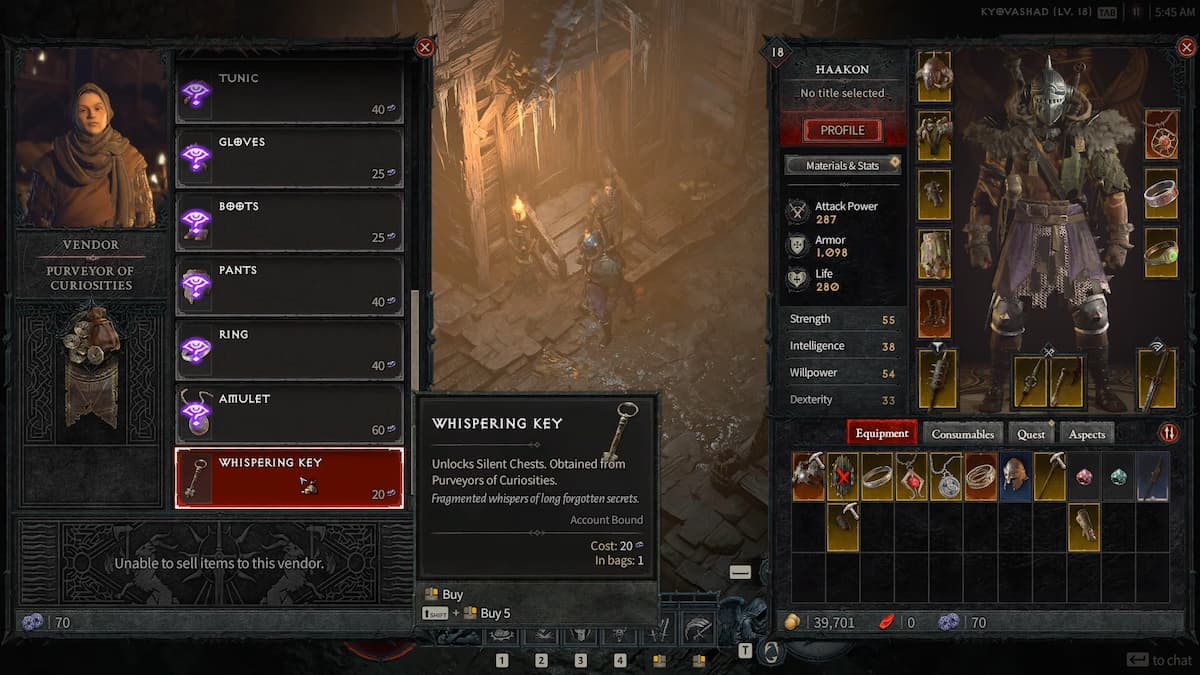This screenshot has width=1200, height=675.
Task: Select the Amulet vendor entry
Action: tap(289, 414)
